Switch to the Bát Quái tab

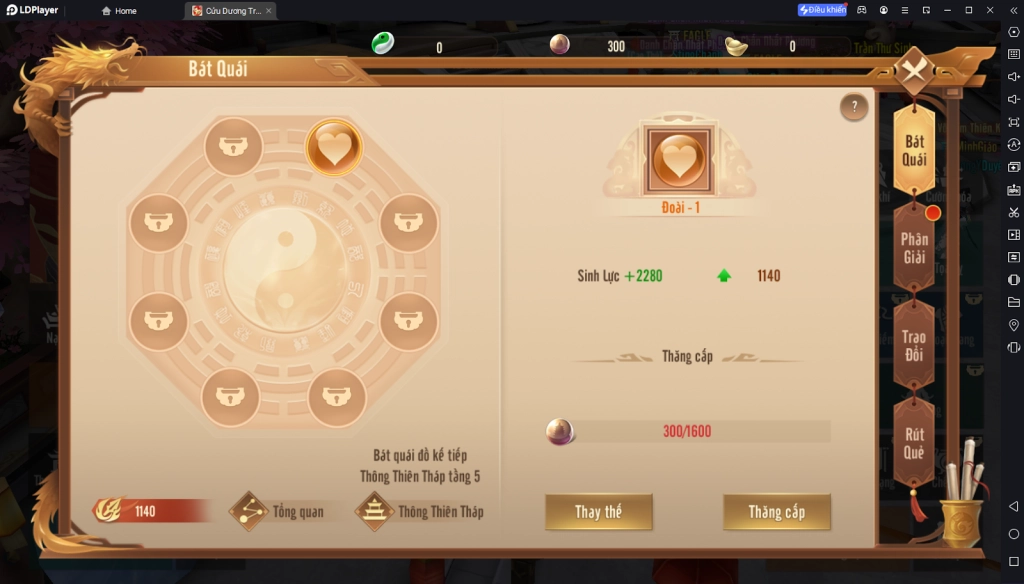coord(914,151)
